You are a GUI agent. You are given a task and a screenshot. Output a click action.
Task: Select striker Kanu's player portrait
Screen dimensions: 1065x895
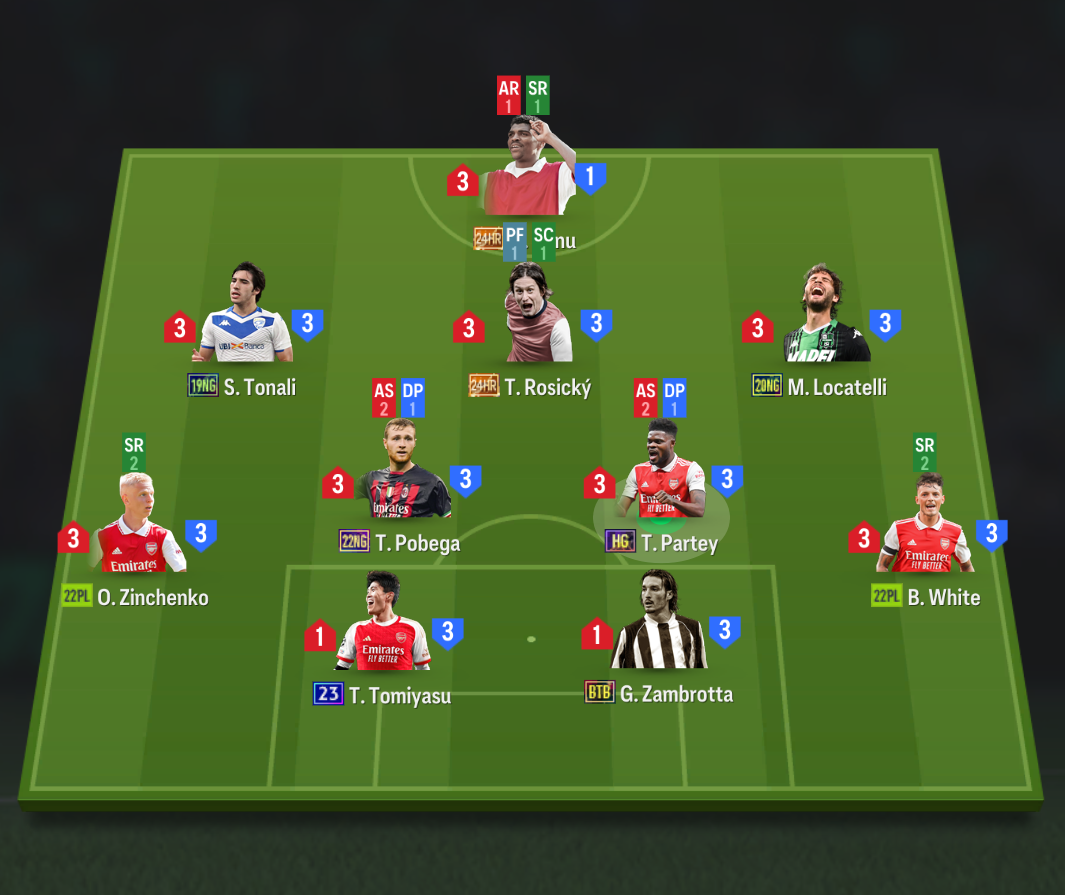(527, 170)
